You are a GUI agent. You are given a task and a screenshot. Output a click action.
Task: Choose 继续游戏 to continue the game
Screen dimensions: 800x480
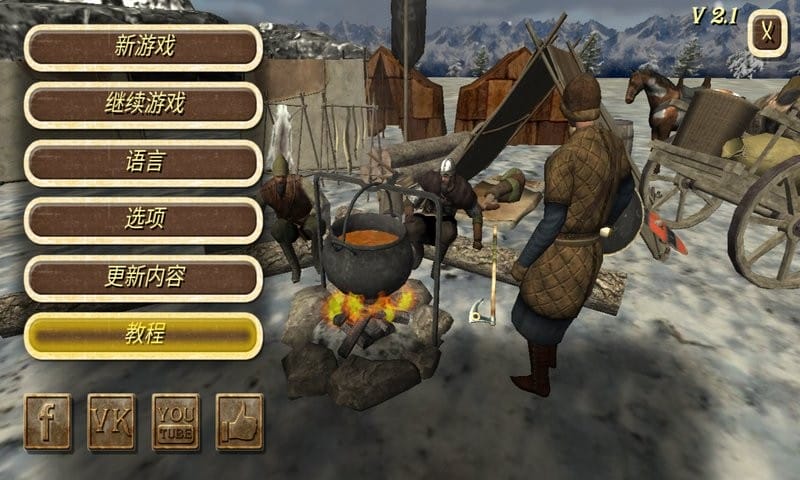click(143, 104)
